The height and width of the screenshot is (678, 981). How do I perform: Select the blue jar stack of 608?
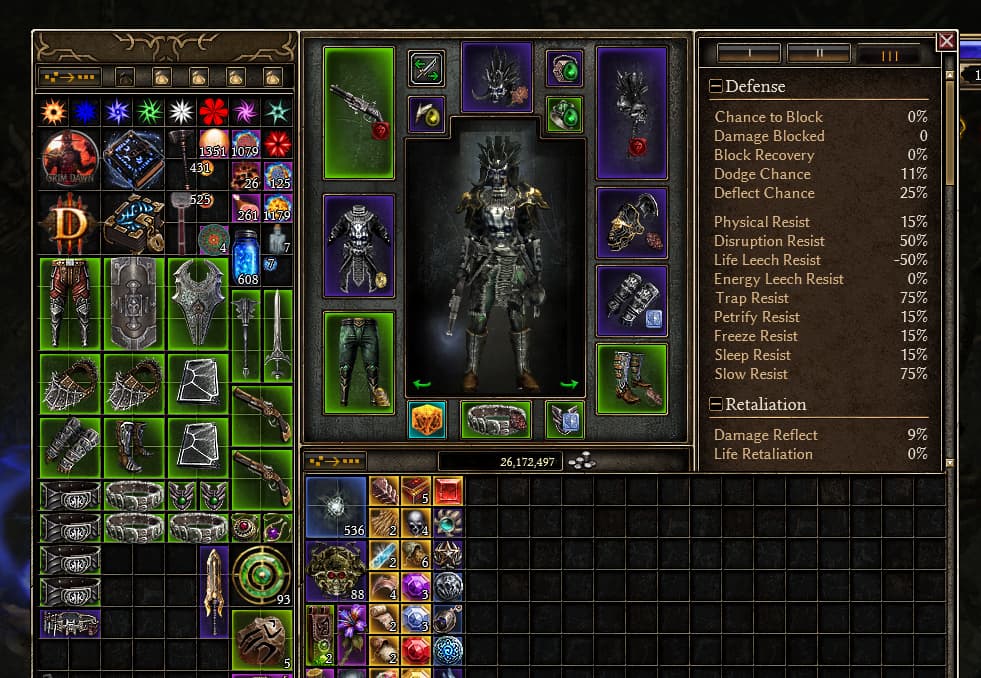pos(246,259)
